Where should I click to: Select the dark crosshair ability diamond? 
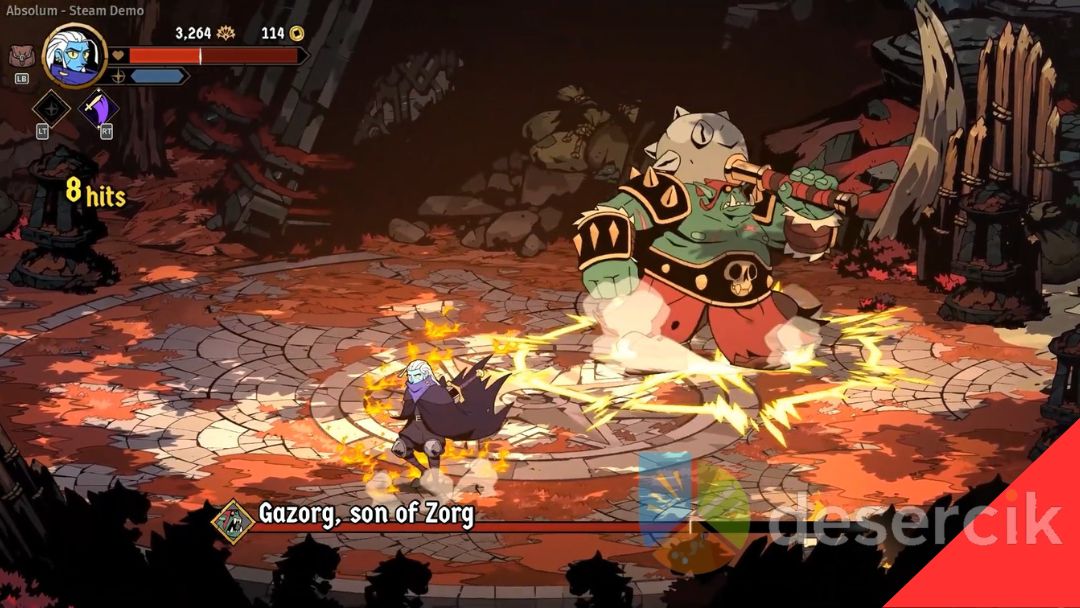coord(51,108)
